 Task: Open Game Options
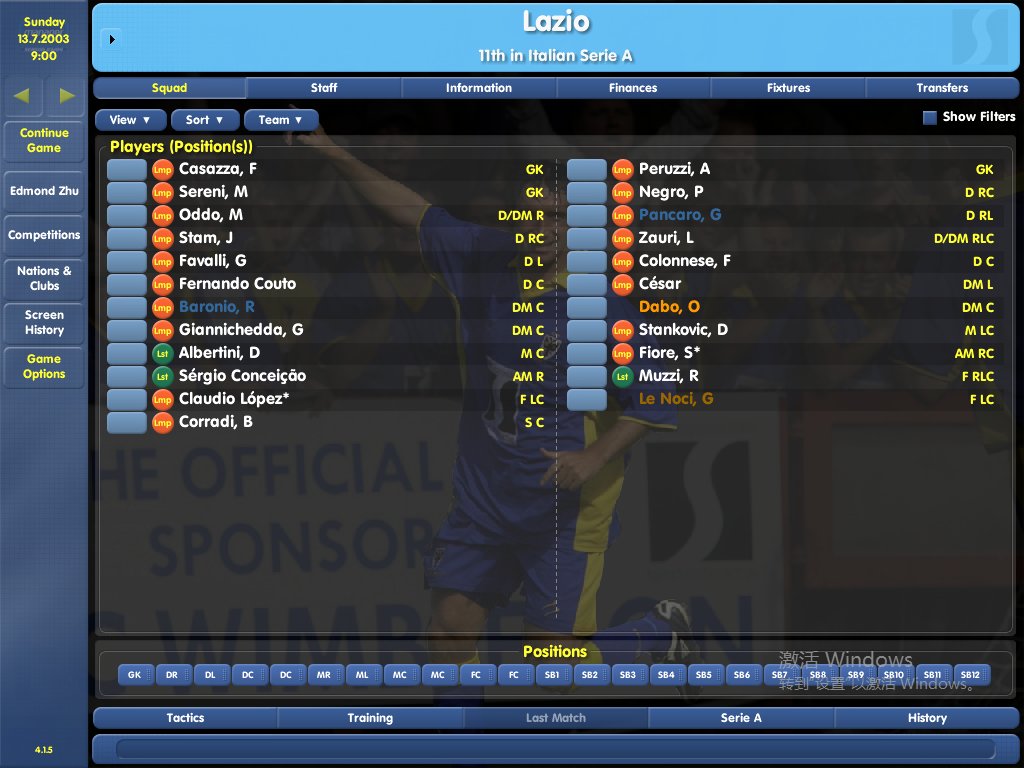coord(44,366)
